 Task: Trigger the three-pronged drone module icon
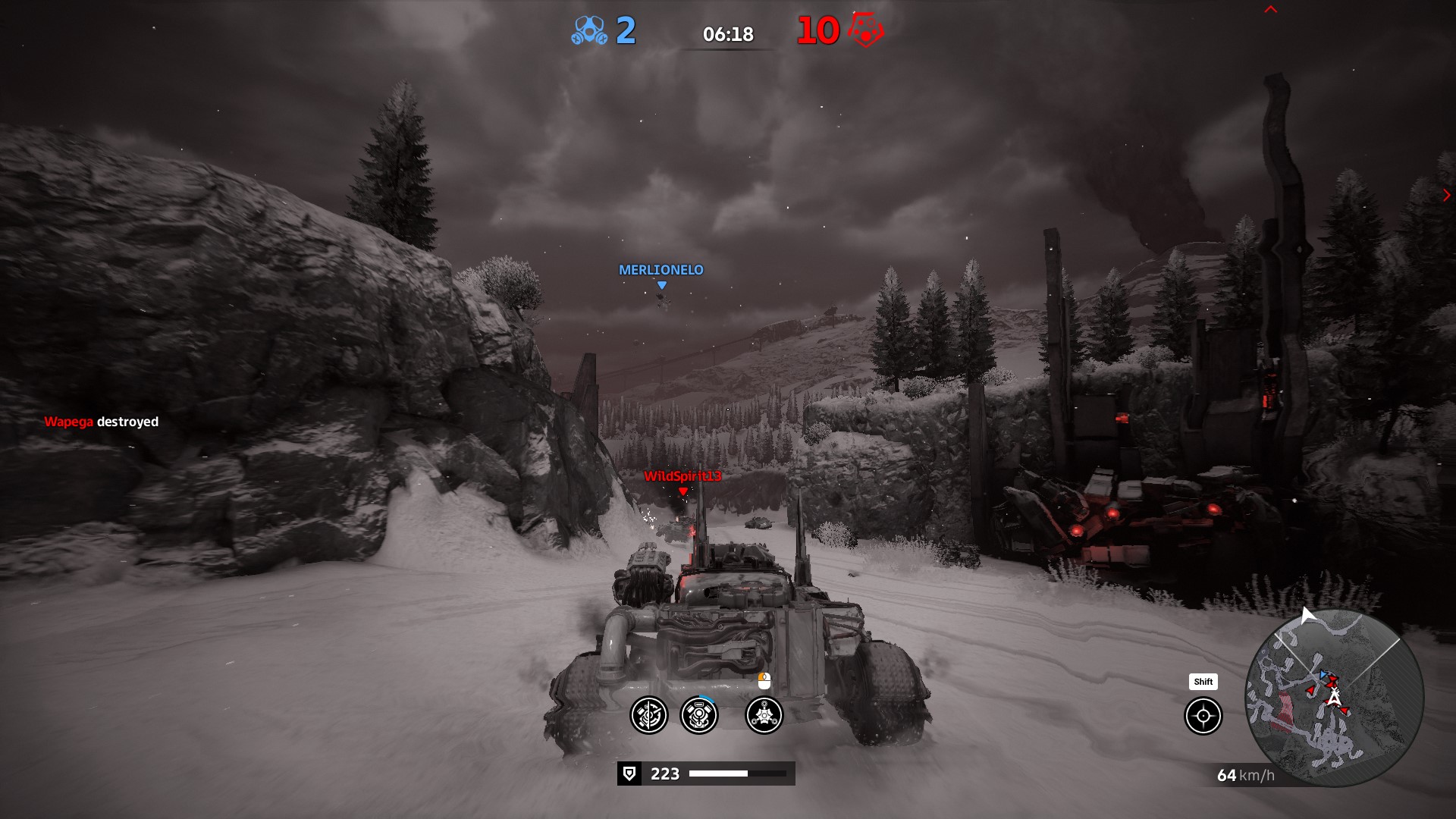click(x=764, y=715)
